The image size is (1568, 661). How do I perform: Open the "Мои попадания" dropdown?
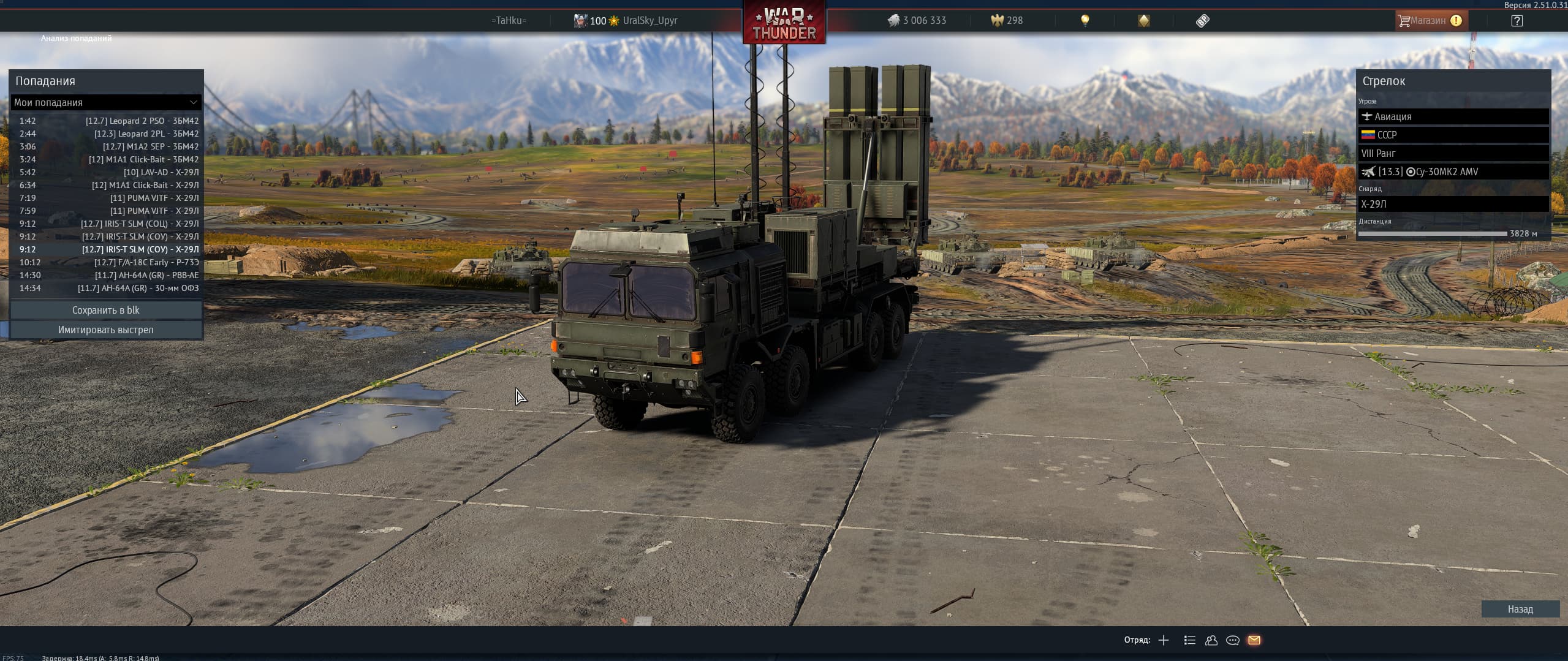click(x=106, y=102)
